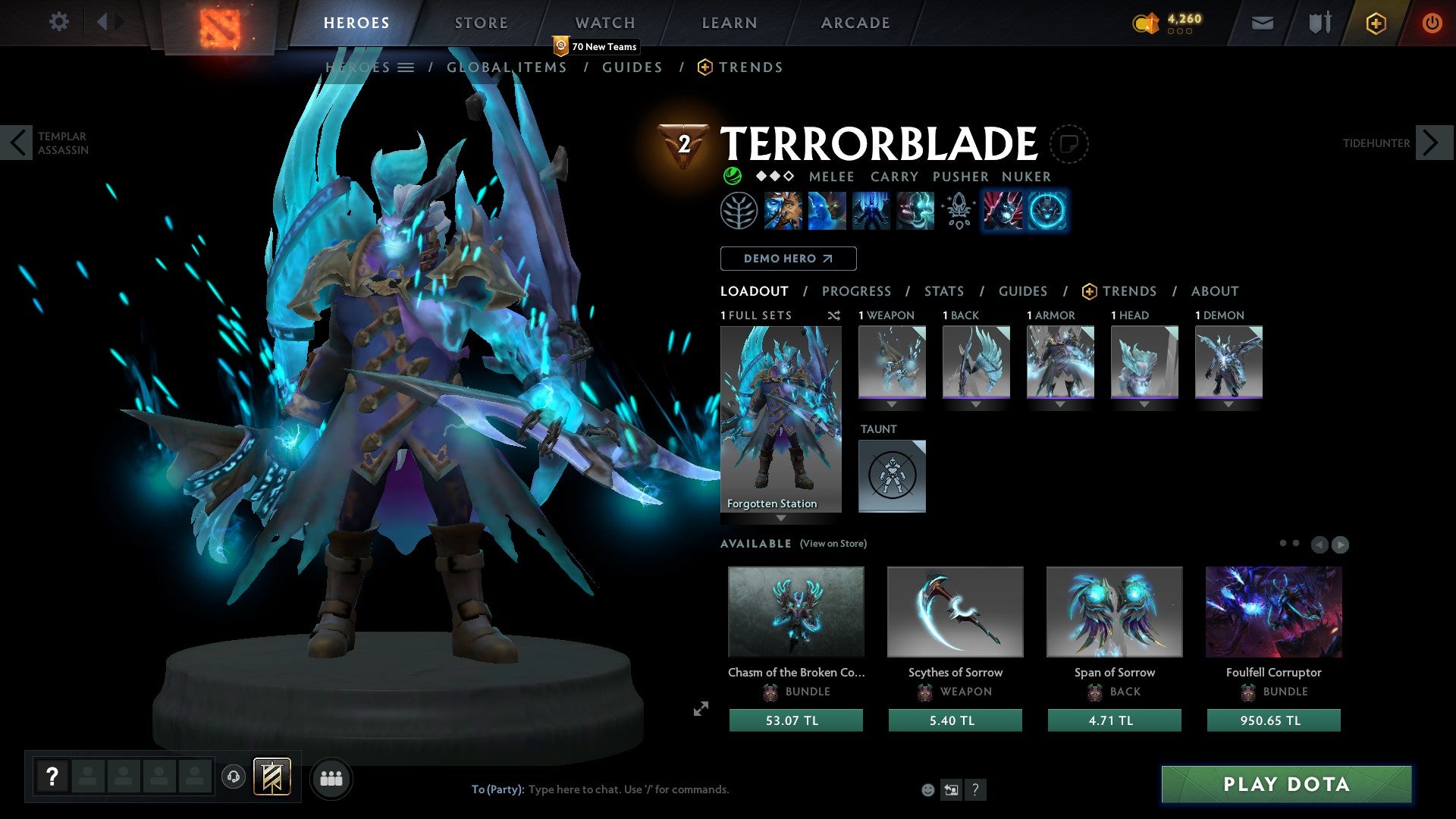Click the Aghanim's Scepter upgrade icon

tap(958, 212)
